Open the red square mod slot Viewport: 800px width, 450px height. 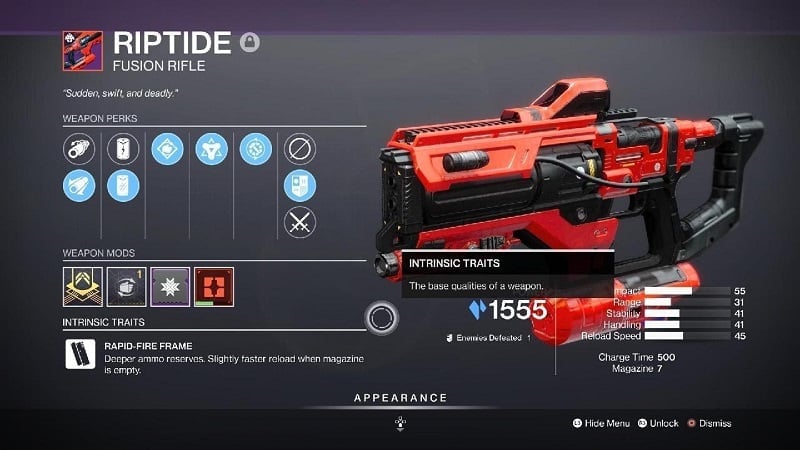214,286
